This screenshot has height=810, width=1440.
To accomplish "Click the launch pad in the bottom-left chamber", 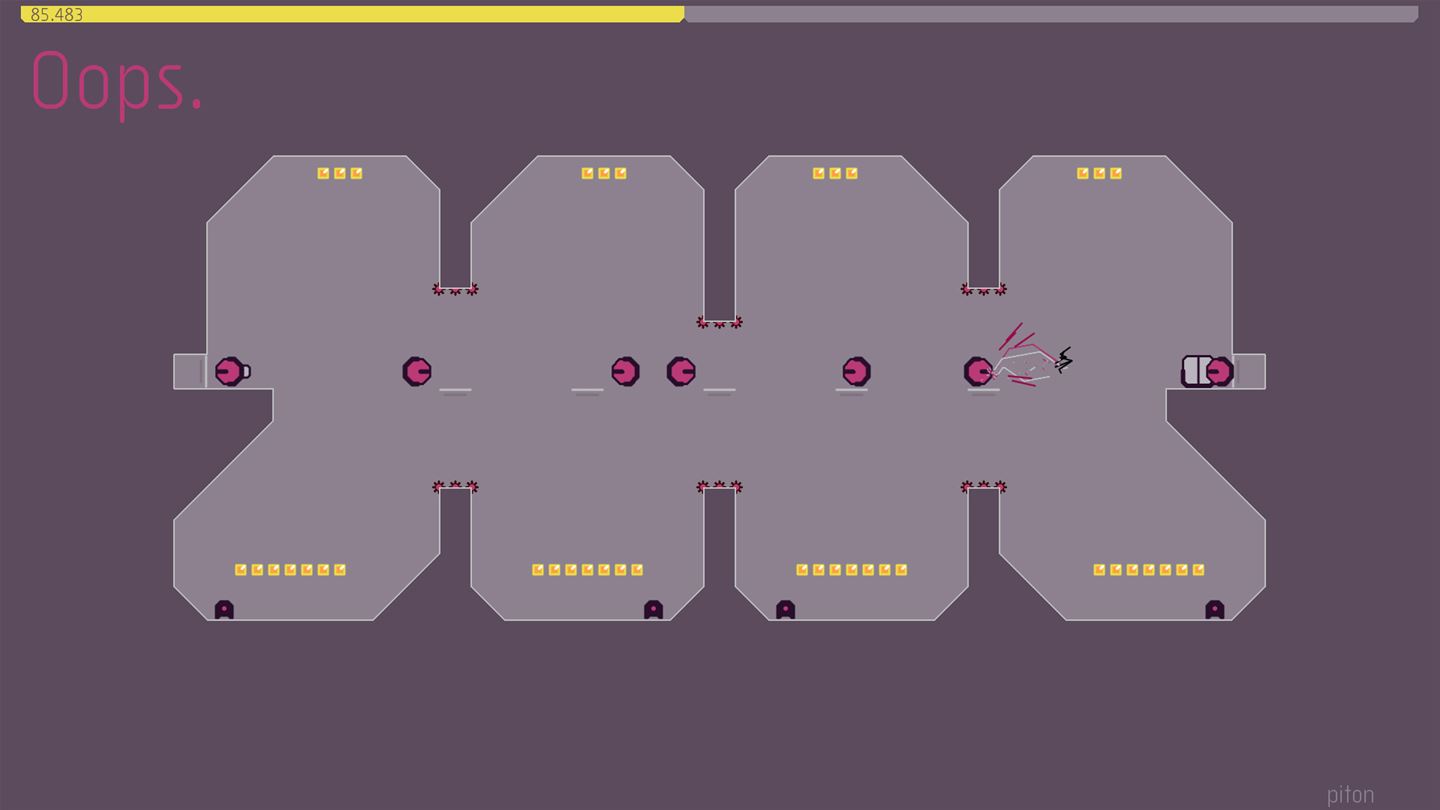I will click(x=223, y=609).
